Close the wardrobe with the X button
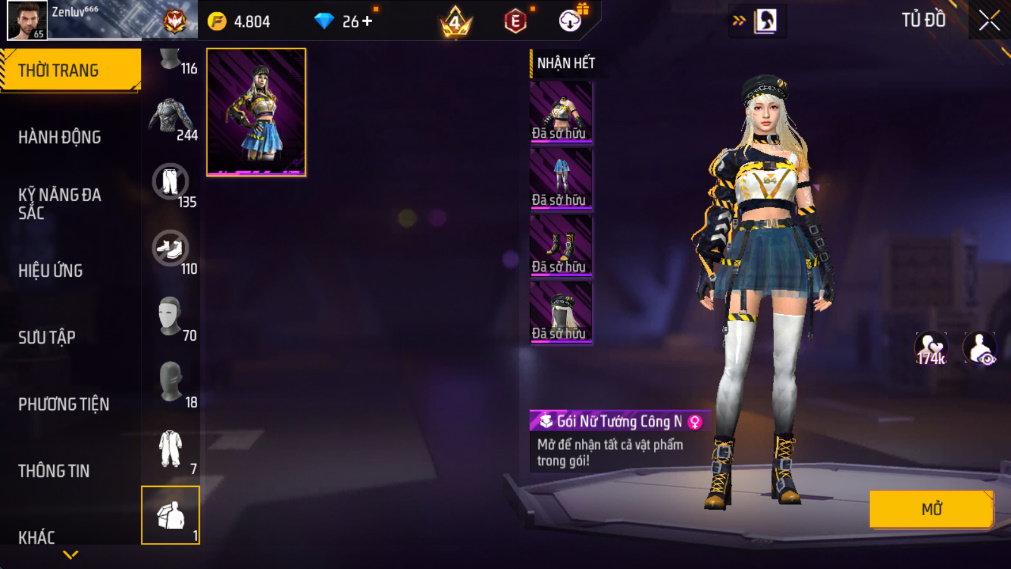Screen dimensions: 1011x569 (989, 20)
